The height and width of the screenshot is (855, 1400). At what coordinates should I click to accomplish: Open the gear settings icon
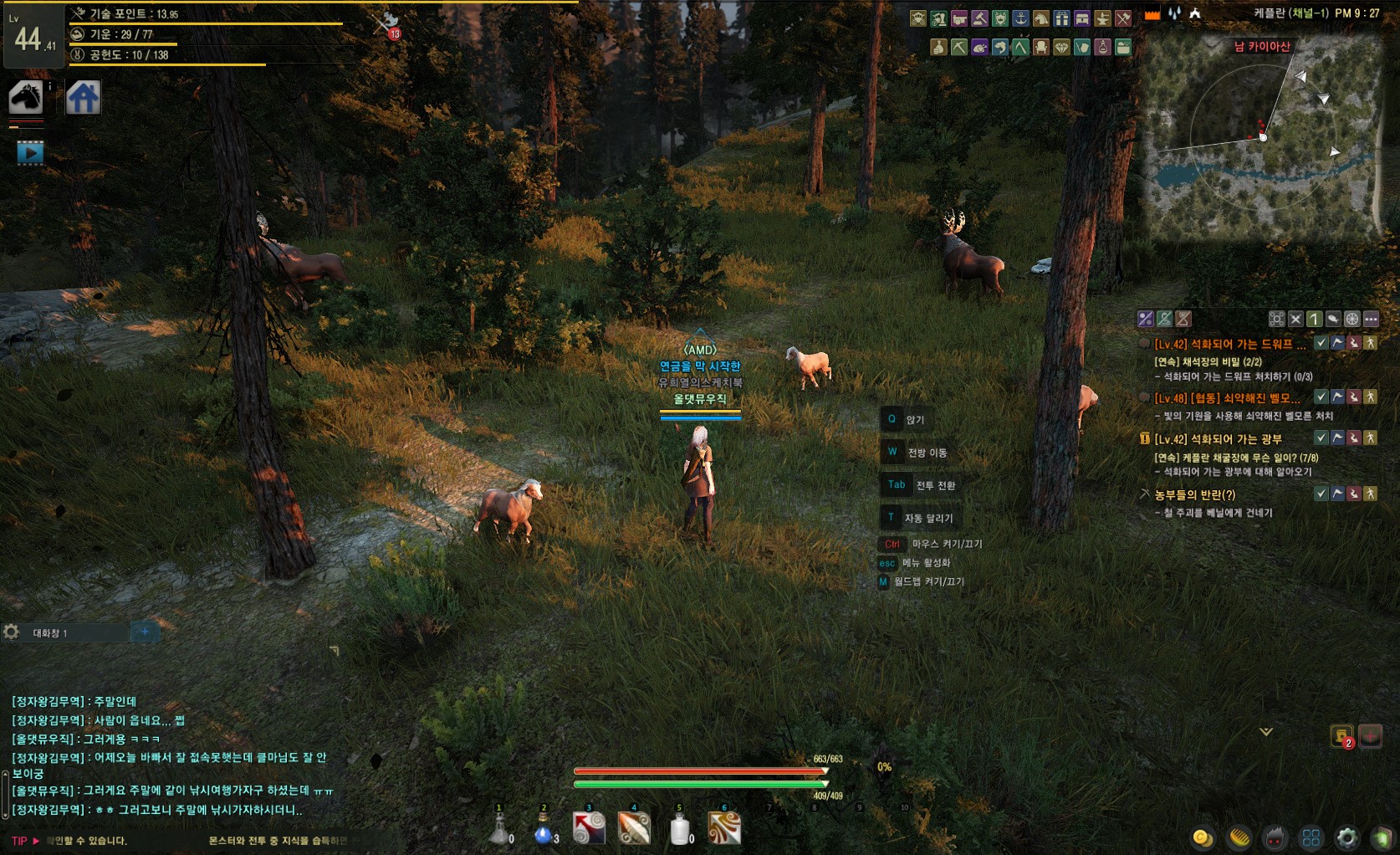click(x=1346, y=837)
